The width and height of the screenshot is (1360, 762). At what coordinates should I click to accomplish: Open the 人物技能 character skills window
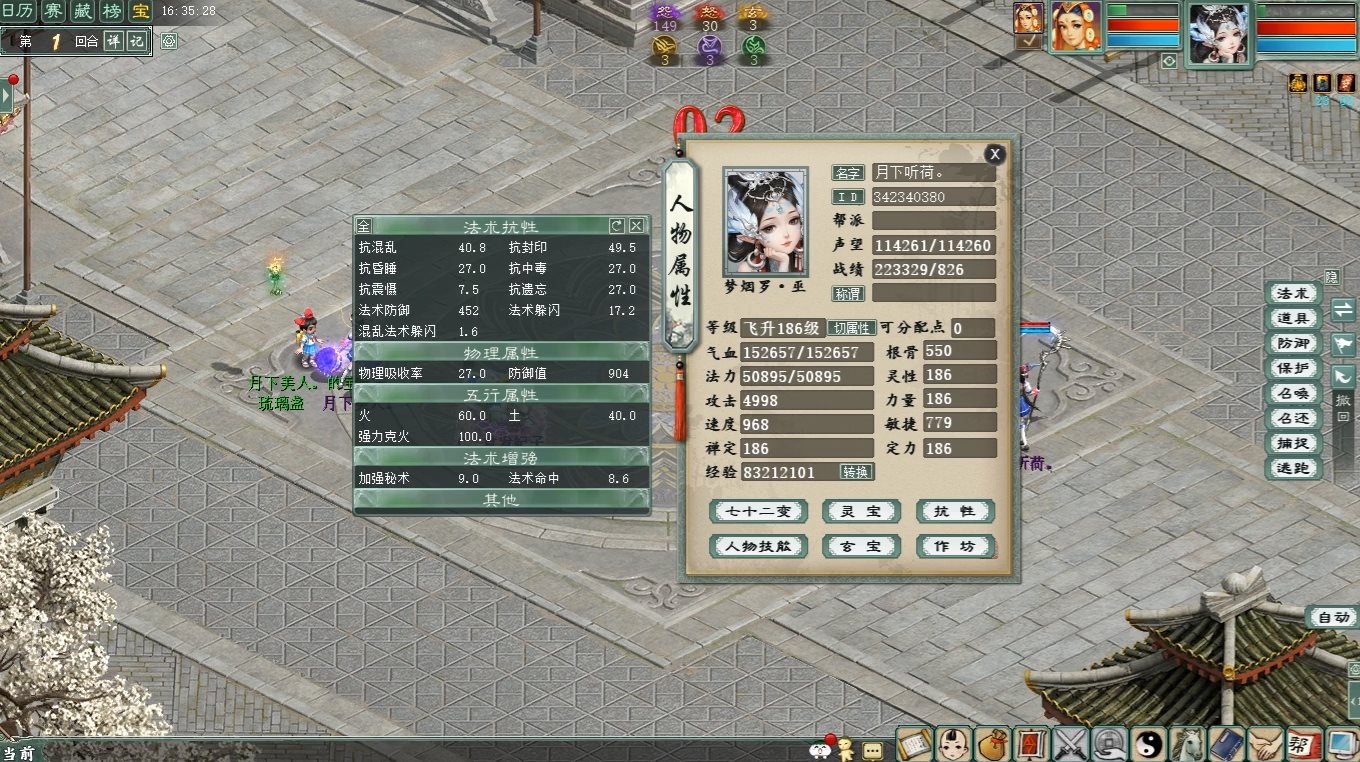click(758, 547)
